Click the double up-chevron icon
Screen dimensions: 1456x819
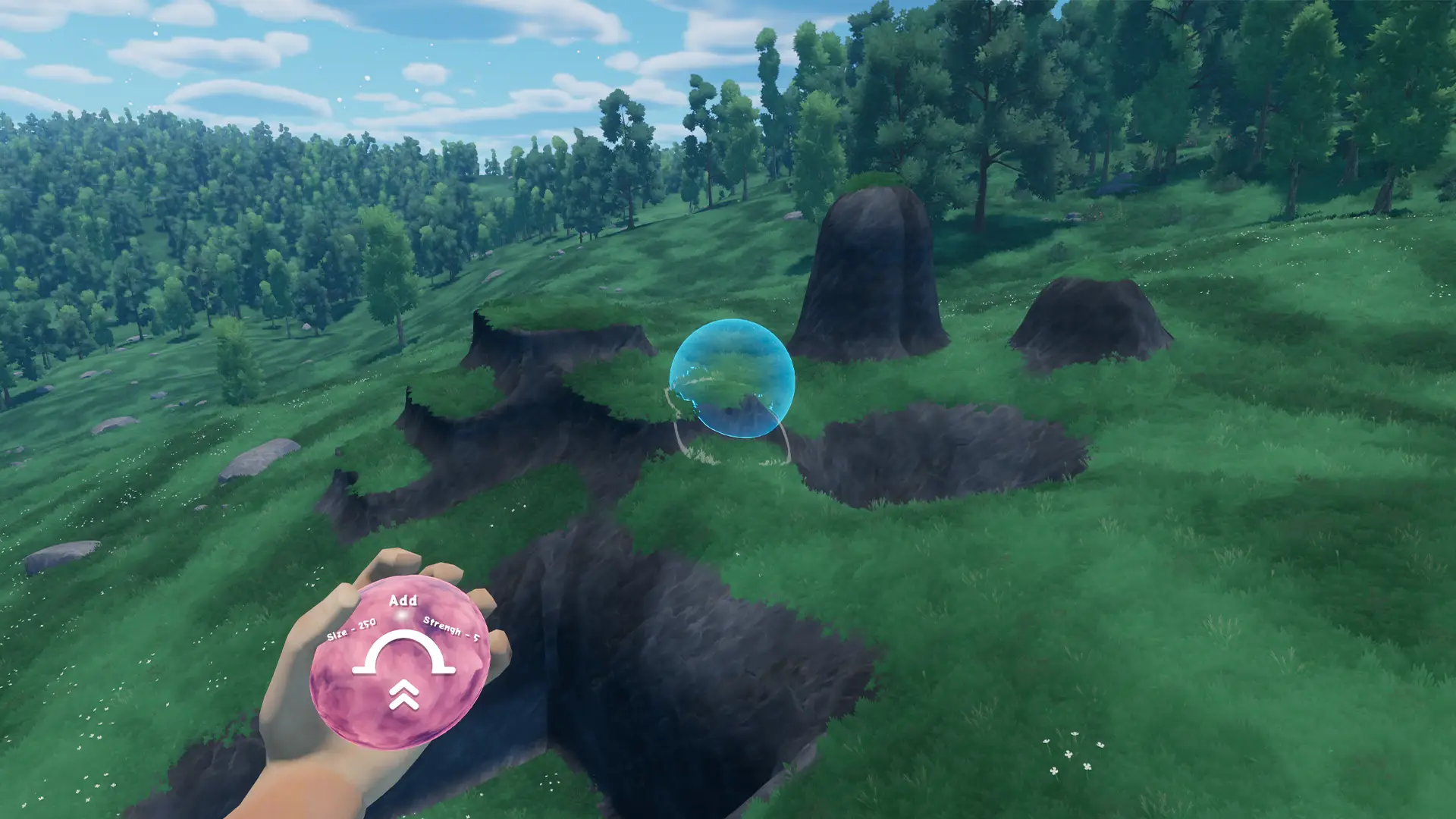(404, 695)
